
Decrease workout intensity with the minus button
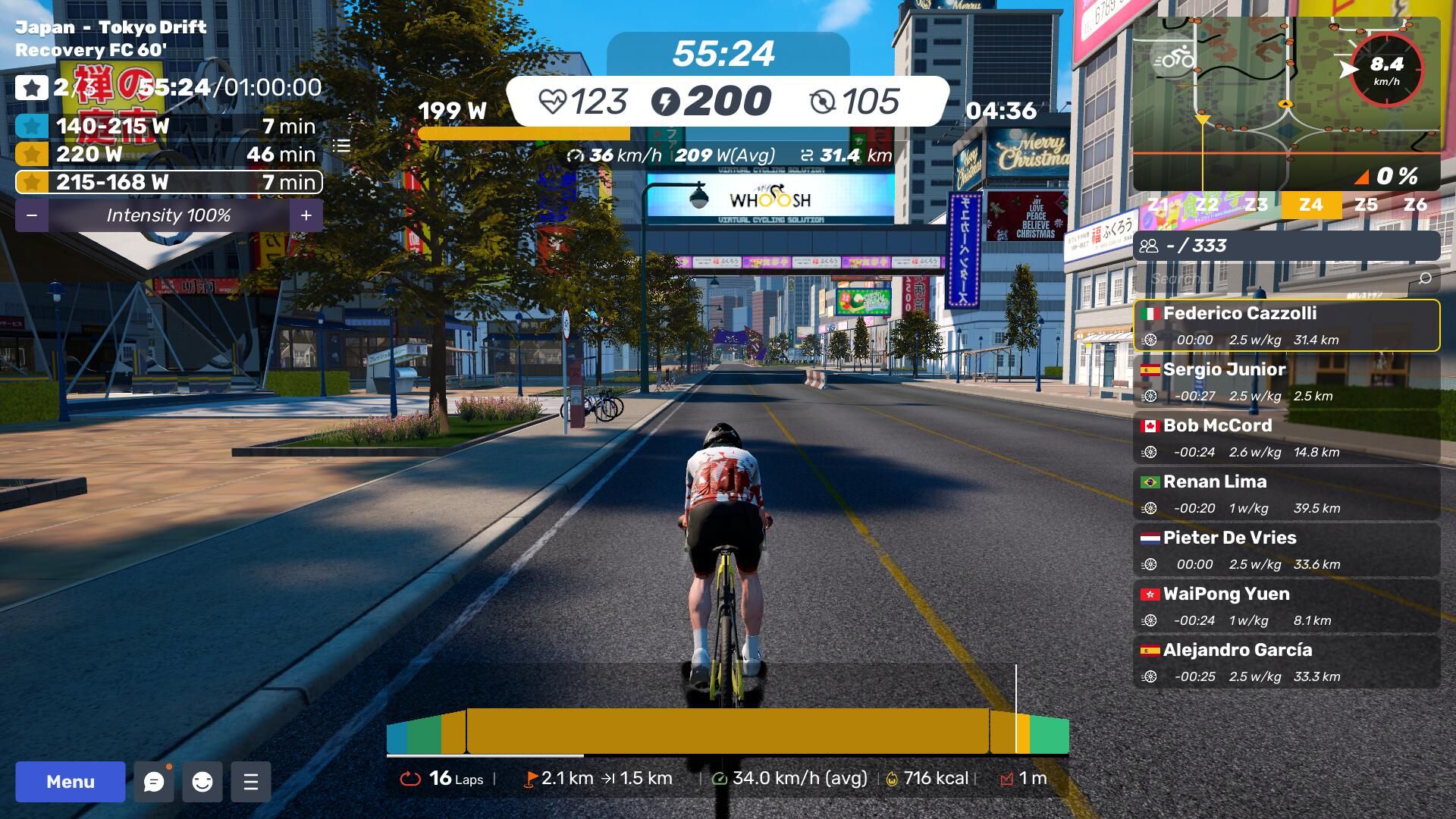point(32,215)
